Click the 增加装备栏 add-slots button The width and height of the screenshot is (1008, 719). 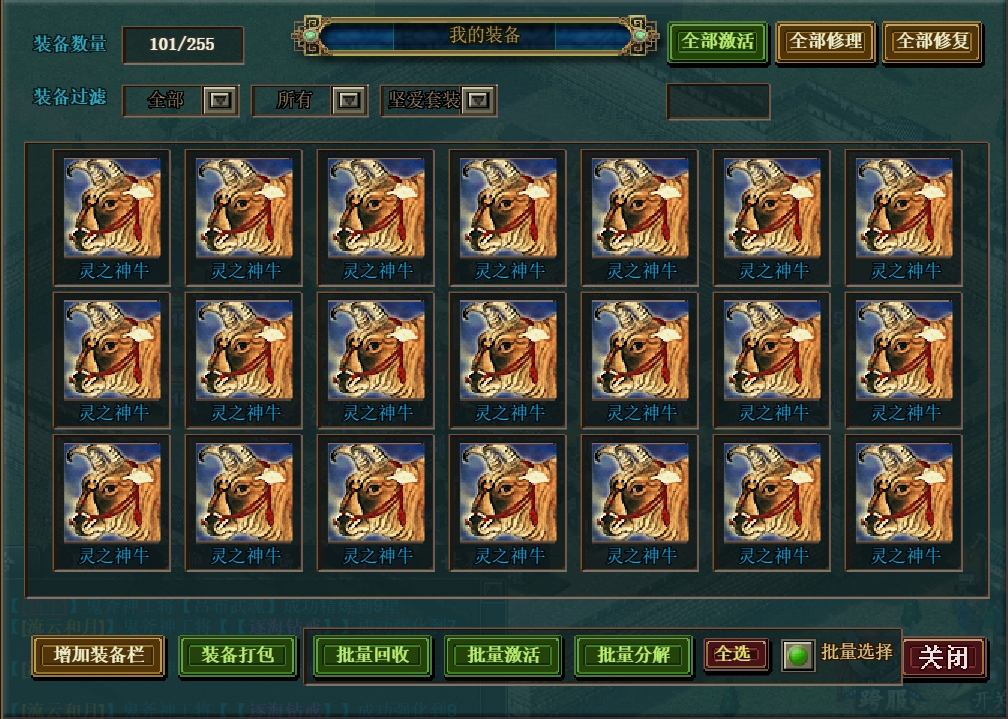pyautogui.click(x=99, y=655)
